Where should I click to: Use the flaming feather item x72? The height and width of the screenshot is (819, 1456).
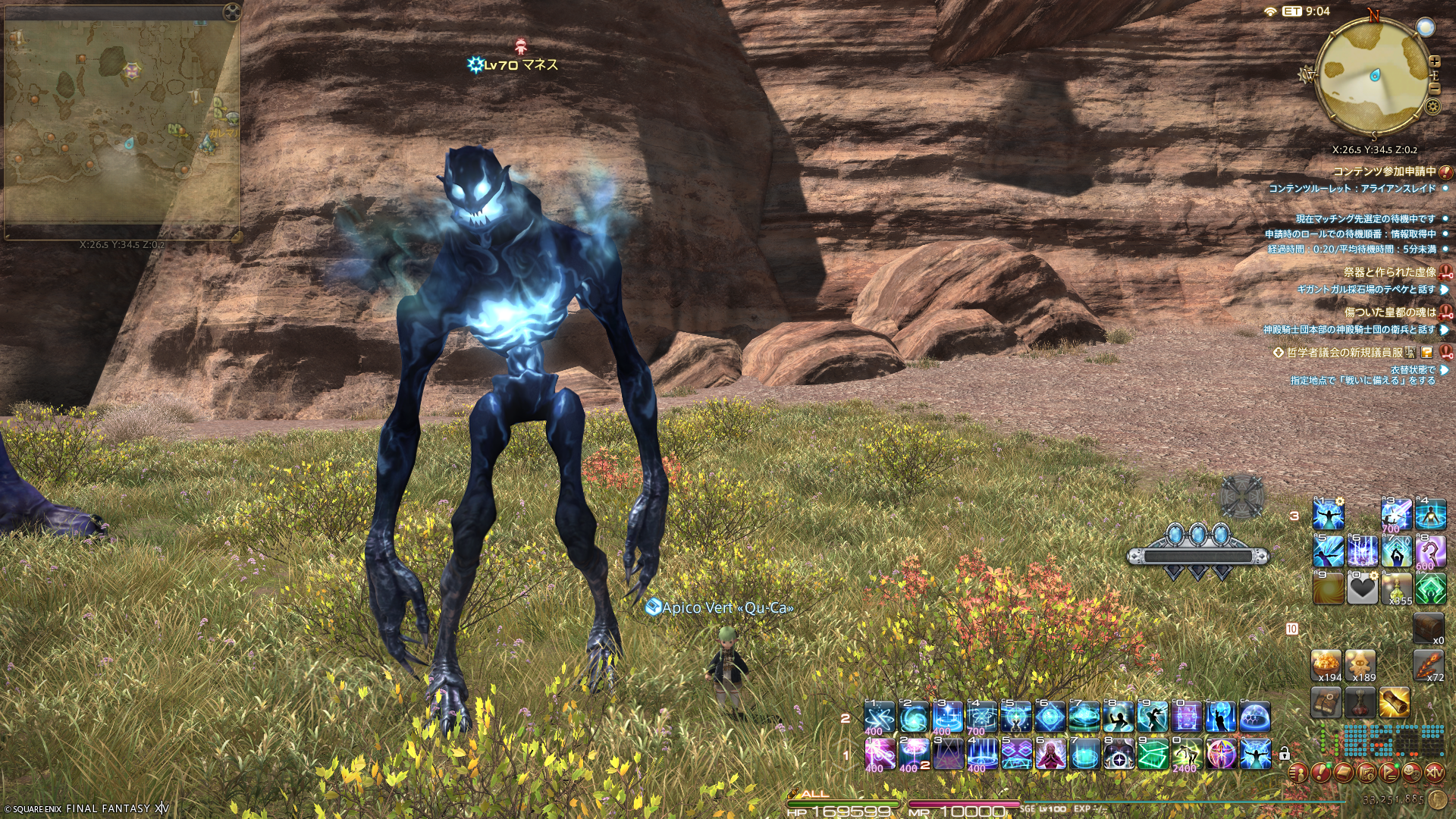[1428, 665]
